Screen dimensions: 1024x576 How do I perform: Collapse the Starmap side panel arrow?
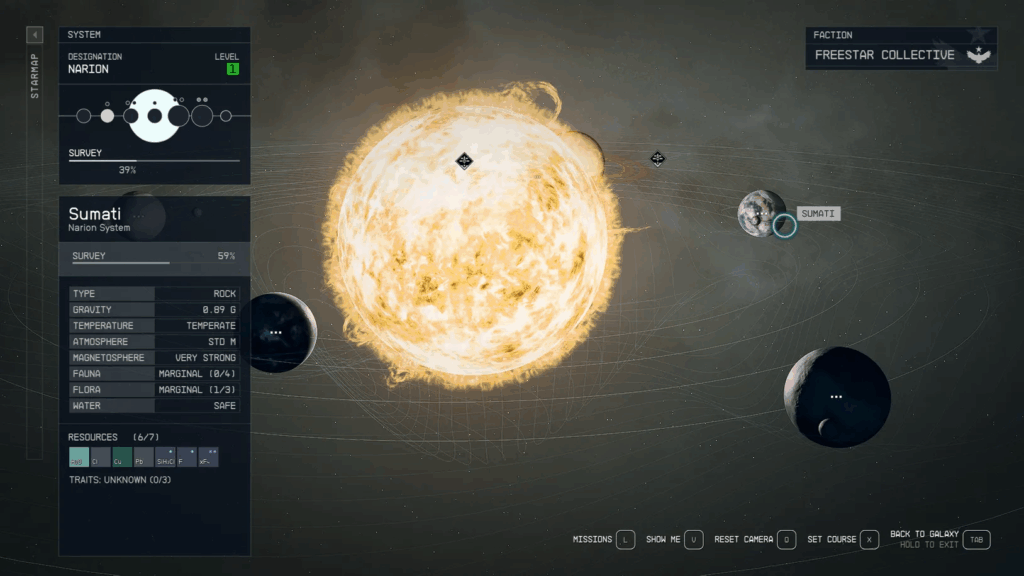pyautogui.click(x=34, y=35)
